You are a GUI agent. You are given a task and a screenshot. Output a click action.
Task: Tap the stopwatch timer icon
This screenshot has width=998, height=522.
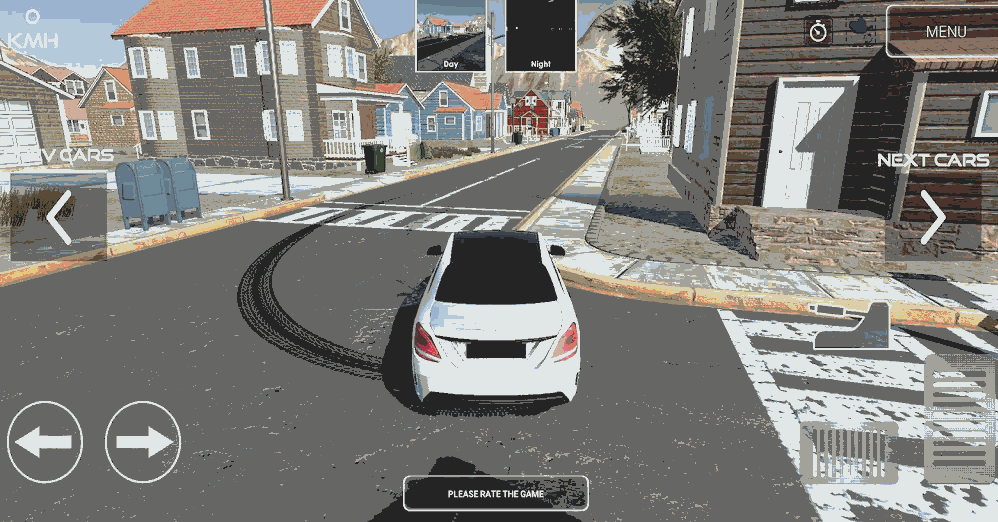pyautogui.click(x=819, y=31)
